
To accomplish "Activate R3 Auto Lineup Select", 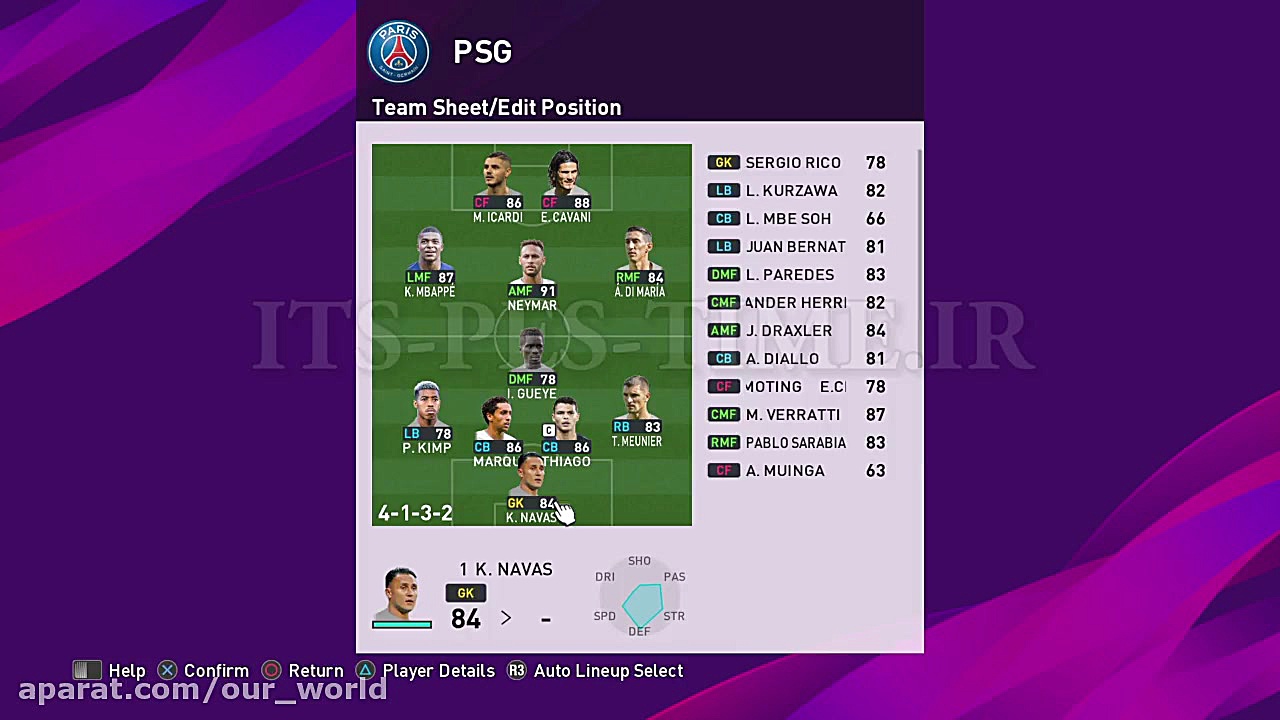I will [x=596, y=670].
